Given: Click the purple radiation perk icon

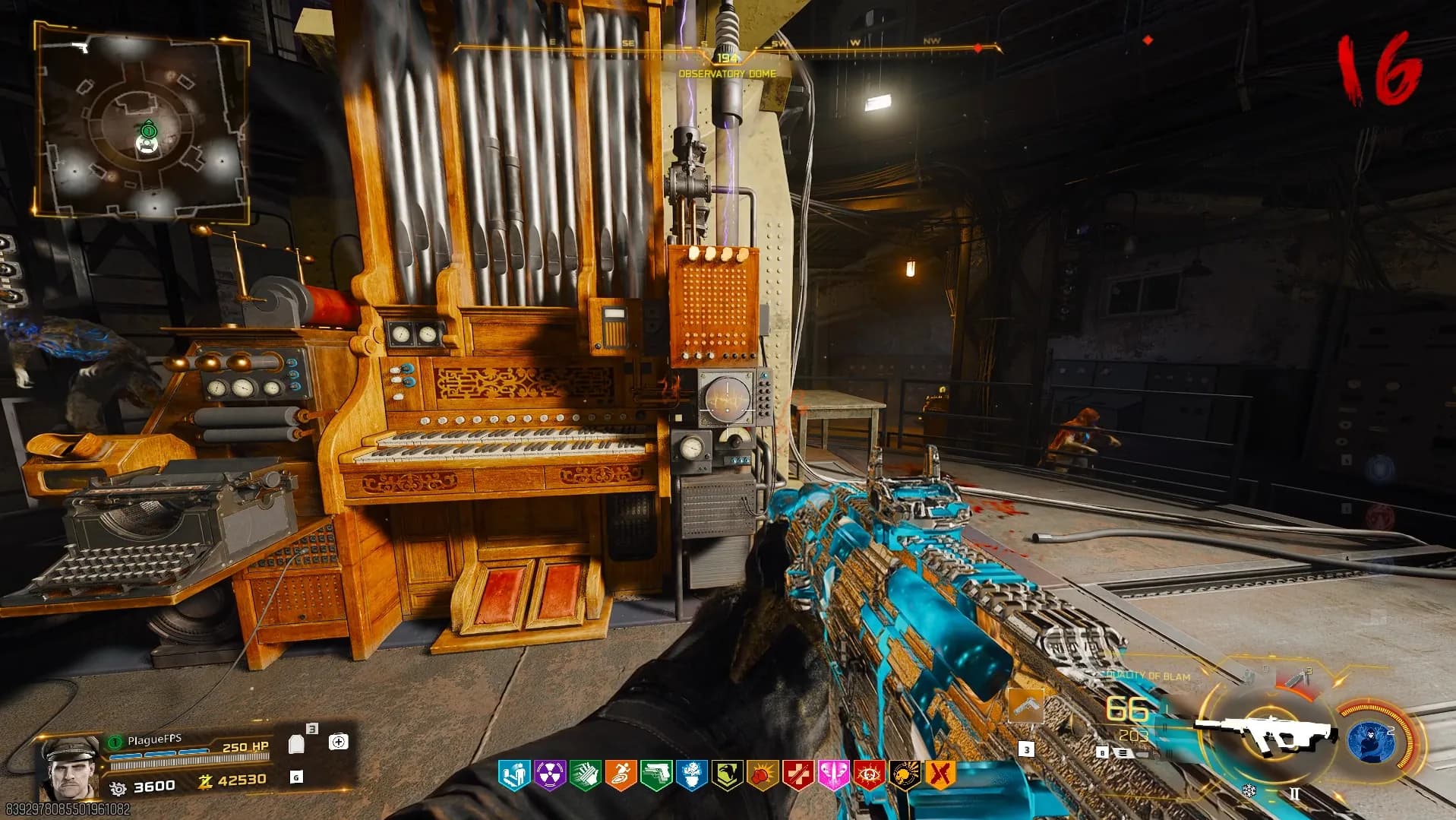Looking at the screenshot, I should pos(549,774).
